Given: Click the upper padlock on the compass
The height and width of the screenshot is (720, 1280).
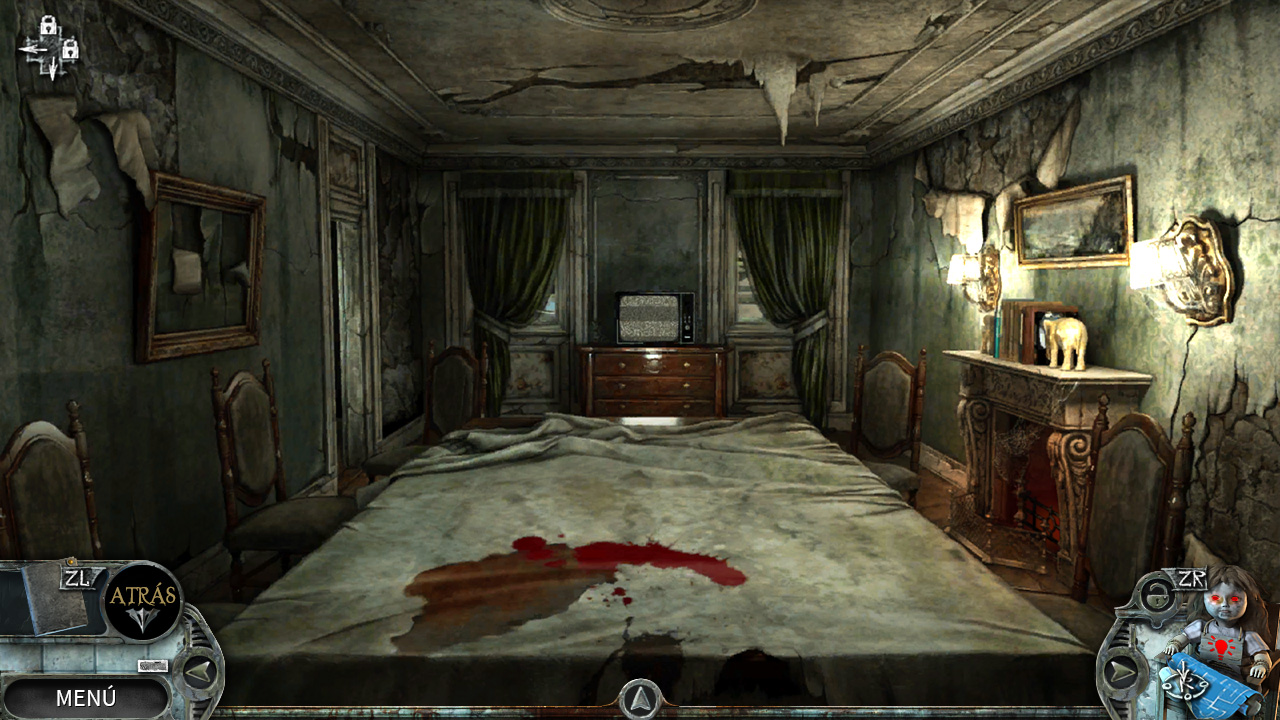Looking at the screenshot, I should click(x=48, y=24).
